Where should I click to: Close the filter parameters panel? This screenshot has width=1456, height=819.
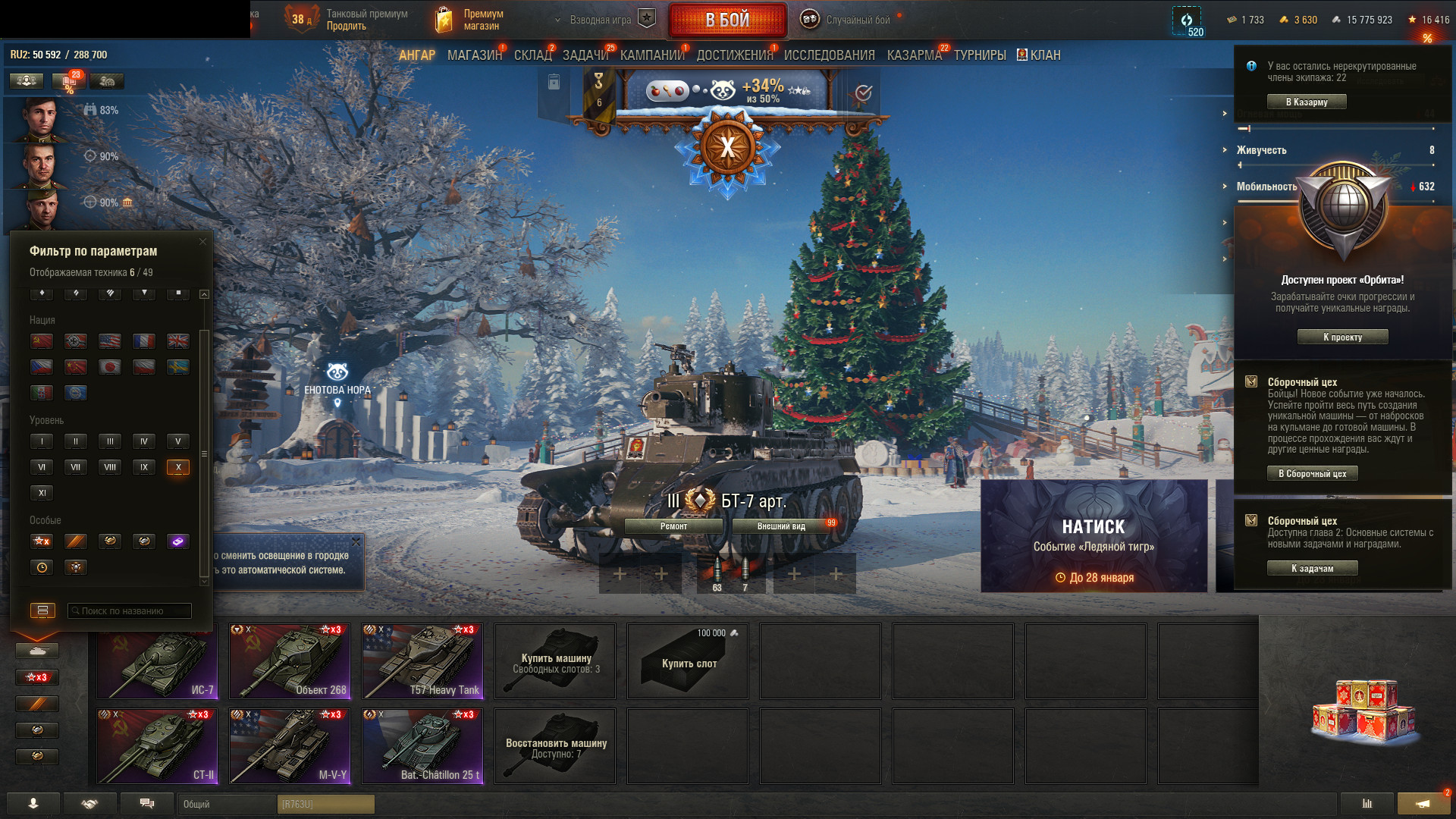point(202,242)
